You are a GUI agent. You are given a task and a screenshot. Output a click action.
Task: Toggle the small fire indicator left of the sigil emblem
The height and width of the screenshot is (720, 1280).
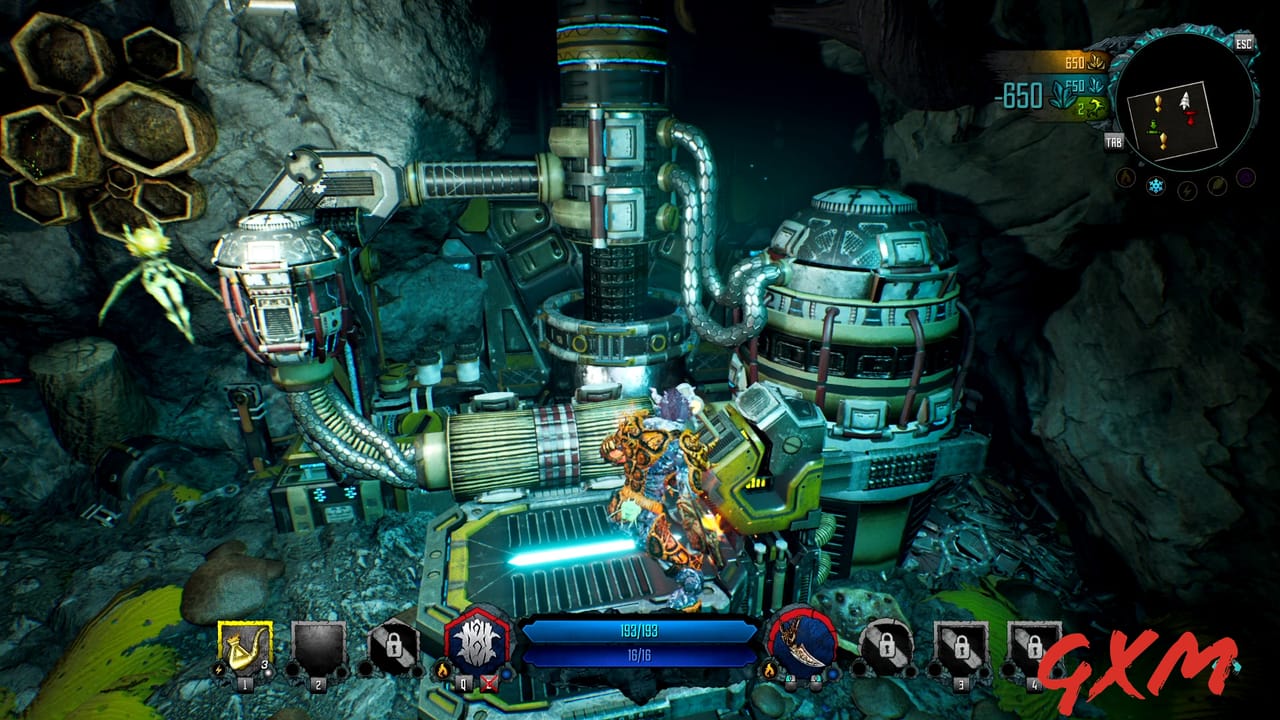(441, 670)
